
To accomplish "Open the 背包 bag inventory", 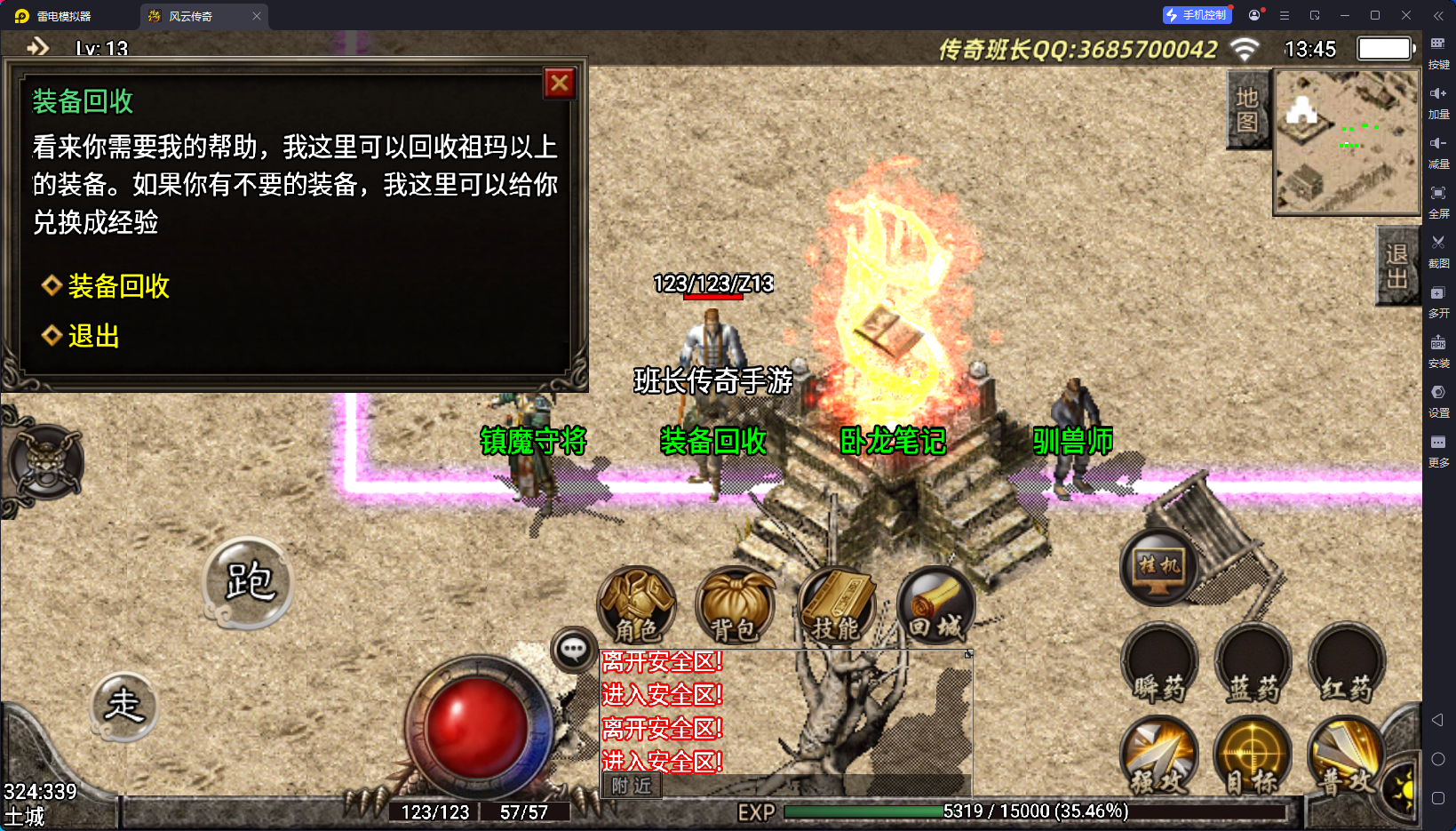I will [735, 606].
